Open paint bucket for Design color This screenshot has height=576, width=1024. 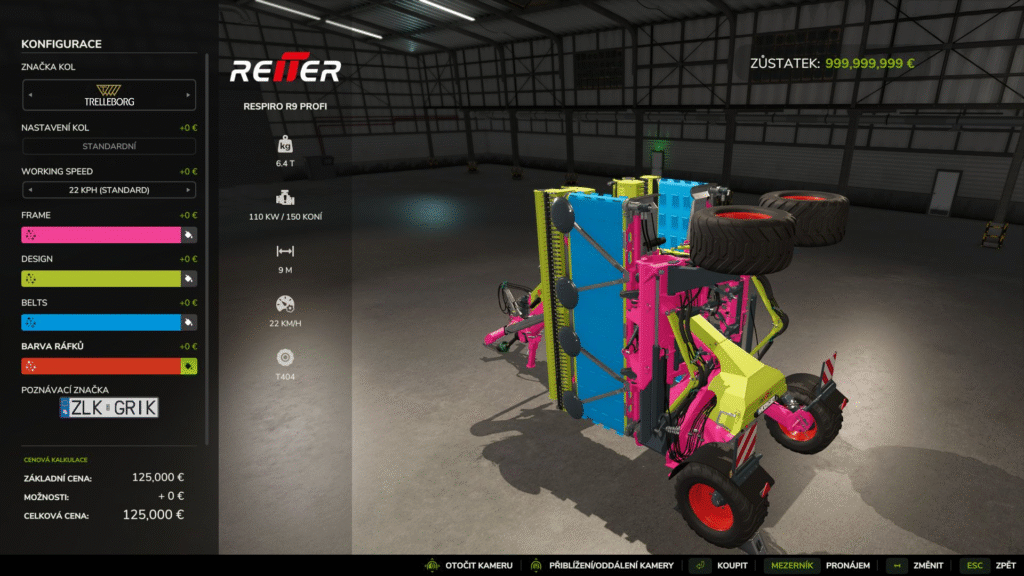point(188,279)
